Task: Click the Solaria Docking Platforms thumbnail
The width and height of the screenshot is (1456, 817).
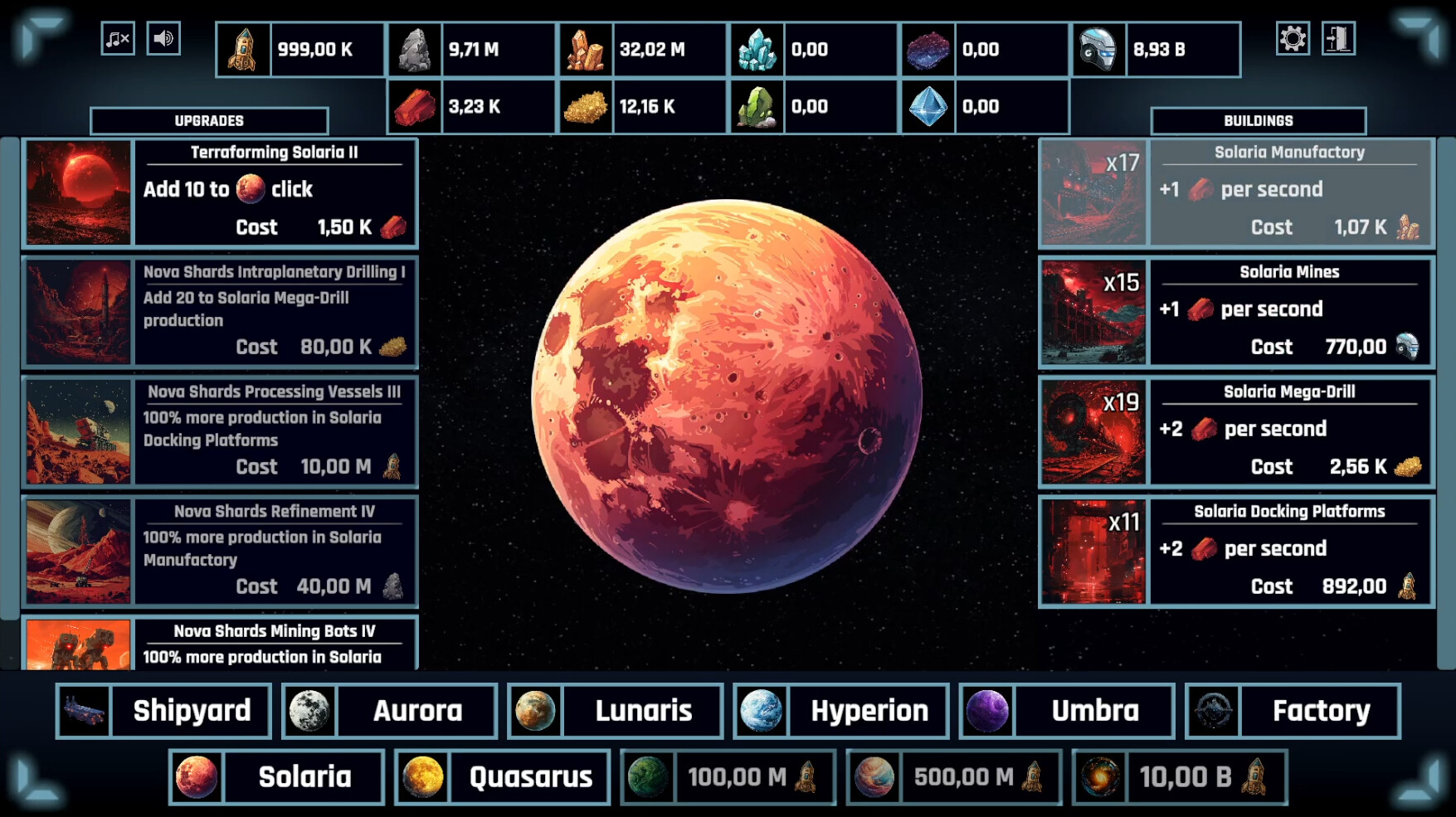Action: click(1093, 551)
